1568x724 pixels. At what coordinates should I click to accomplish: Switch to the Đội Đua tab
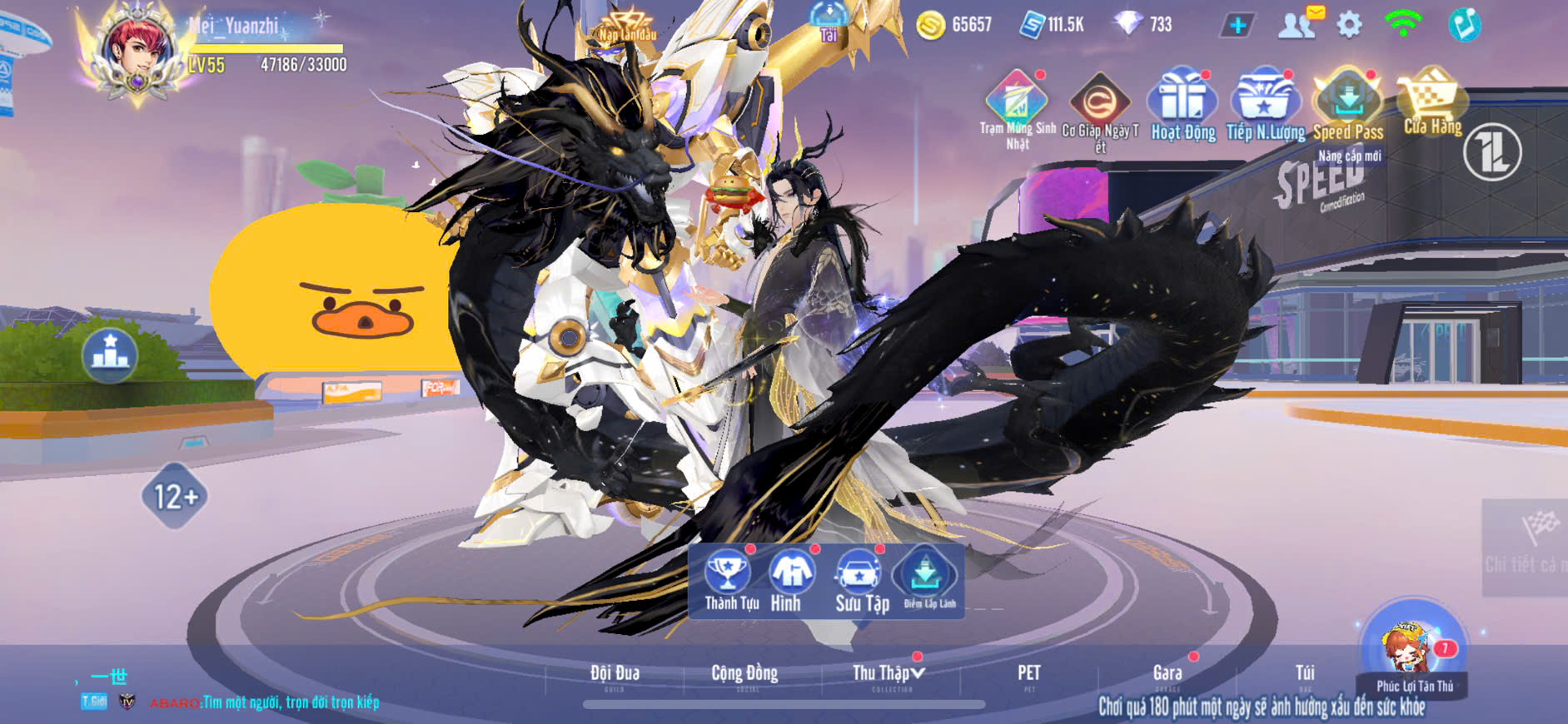click(x=615, y=674)
